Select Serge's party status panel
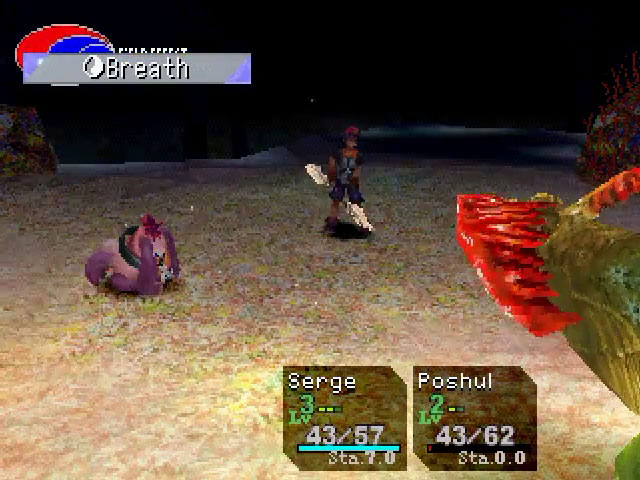640x480 pixels. coord(344,418)
